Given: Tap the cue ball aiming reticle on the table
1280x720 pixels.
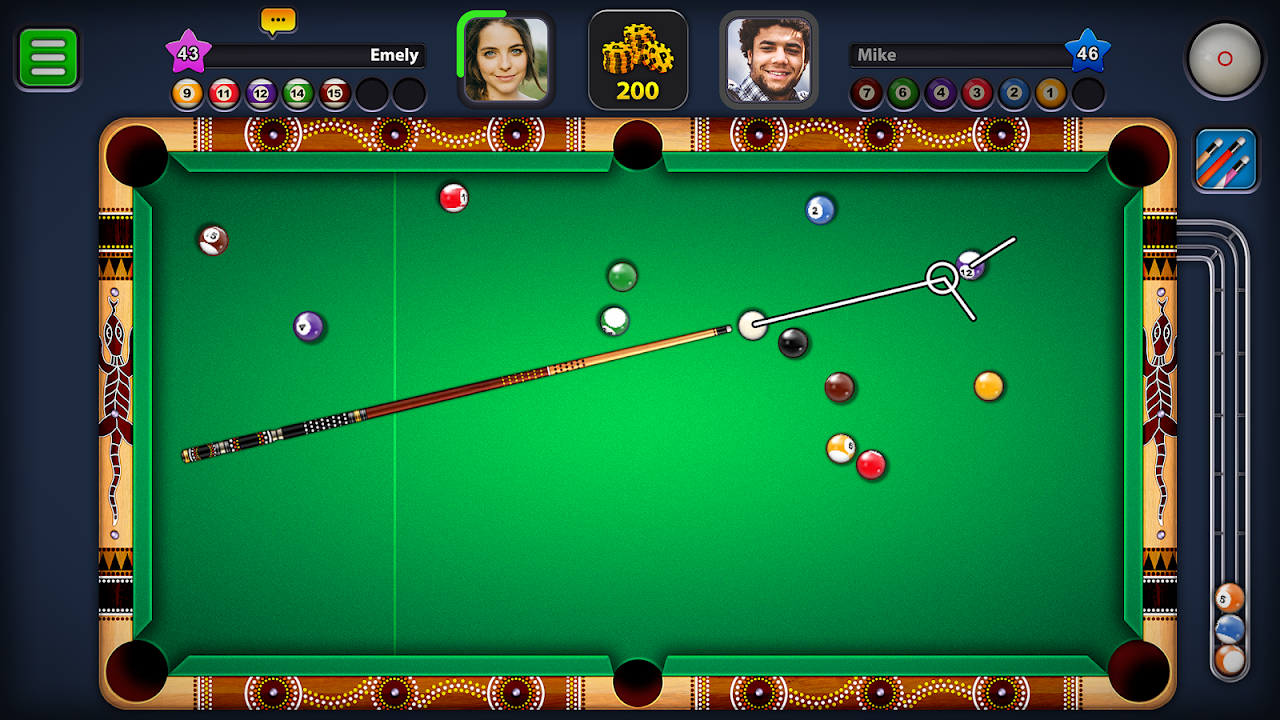Looking at the screenshot, I should pos(941,275).
